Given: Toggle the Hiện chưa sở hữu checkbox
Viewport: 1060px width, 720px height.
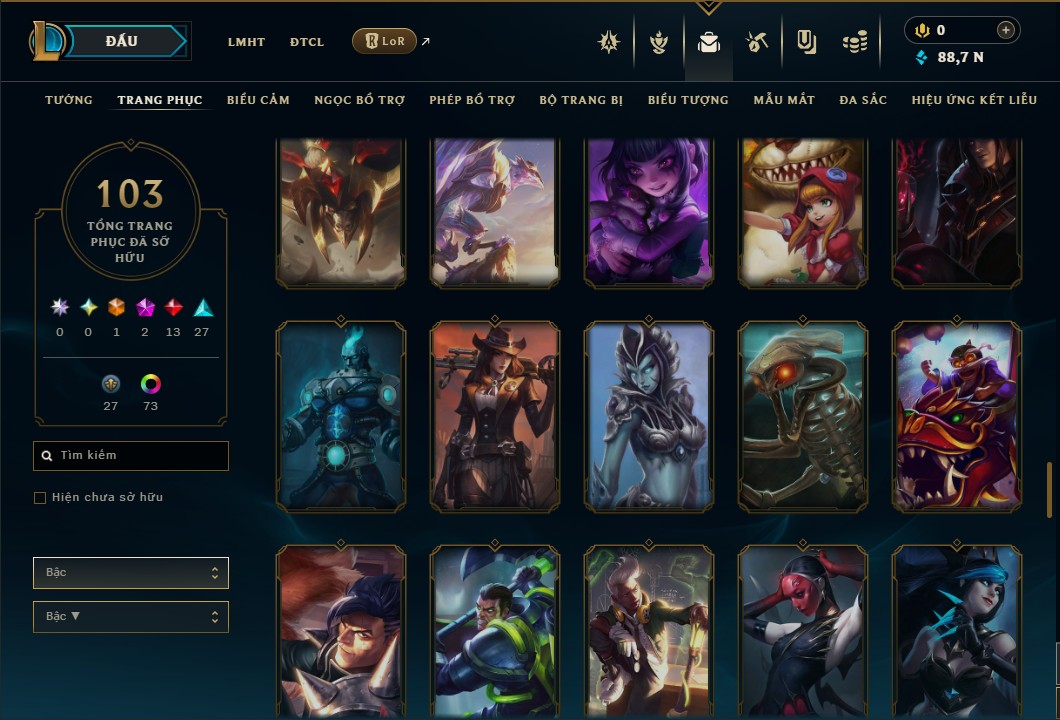Looking at the screenshot, I should coord(40,498).
